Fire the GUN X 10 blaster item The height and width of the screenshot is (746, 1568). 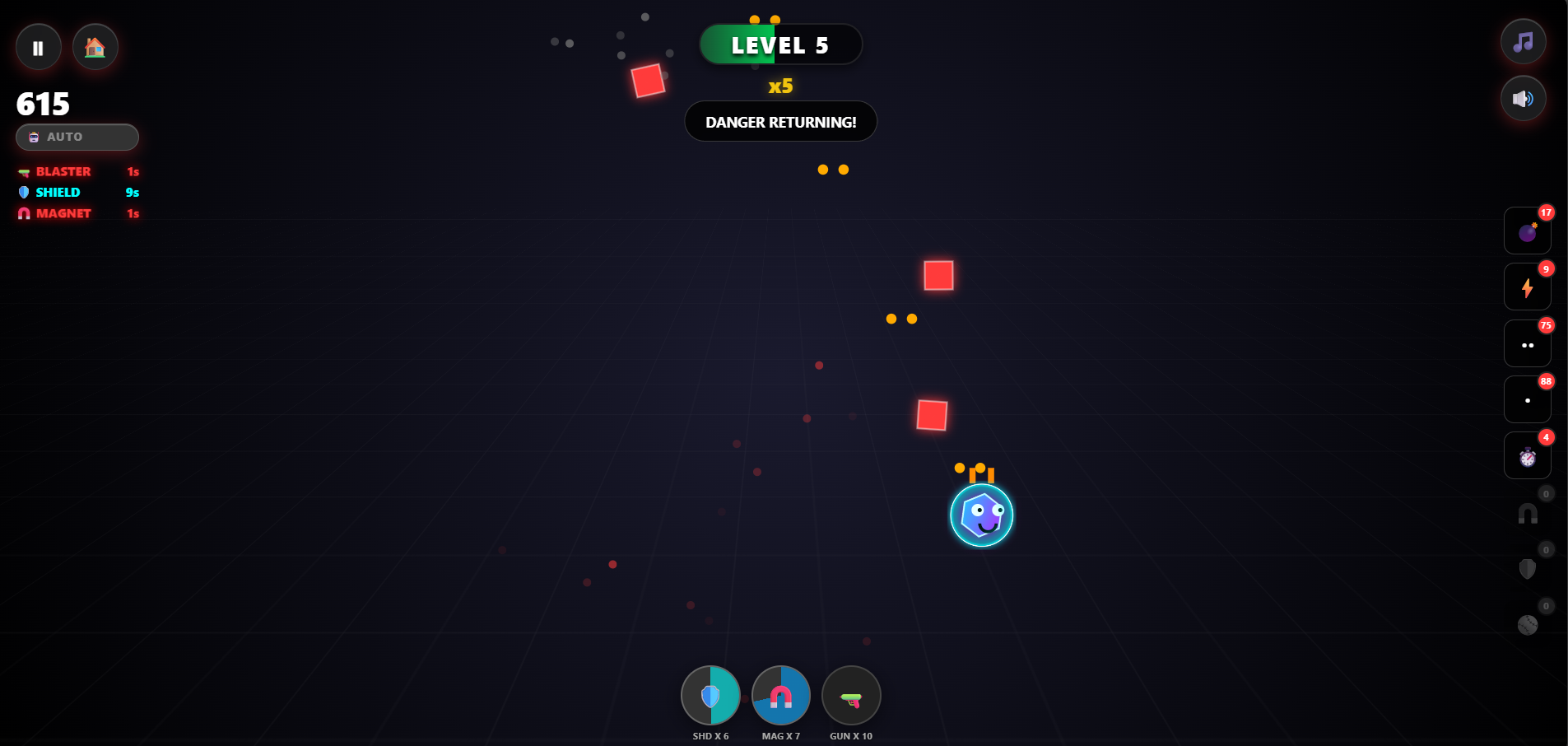click(851, 696)
